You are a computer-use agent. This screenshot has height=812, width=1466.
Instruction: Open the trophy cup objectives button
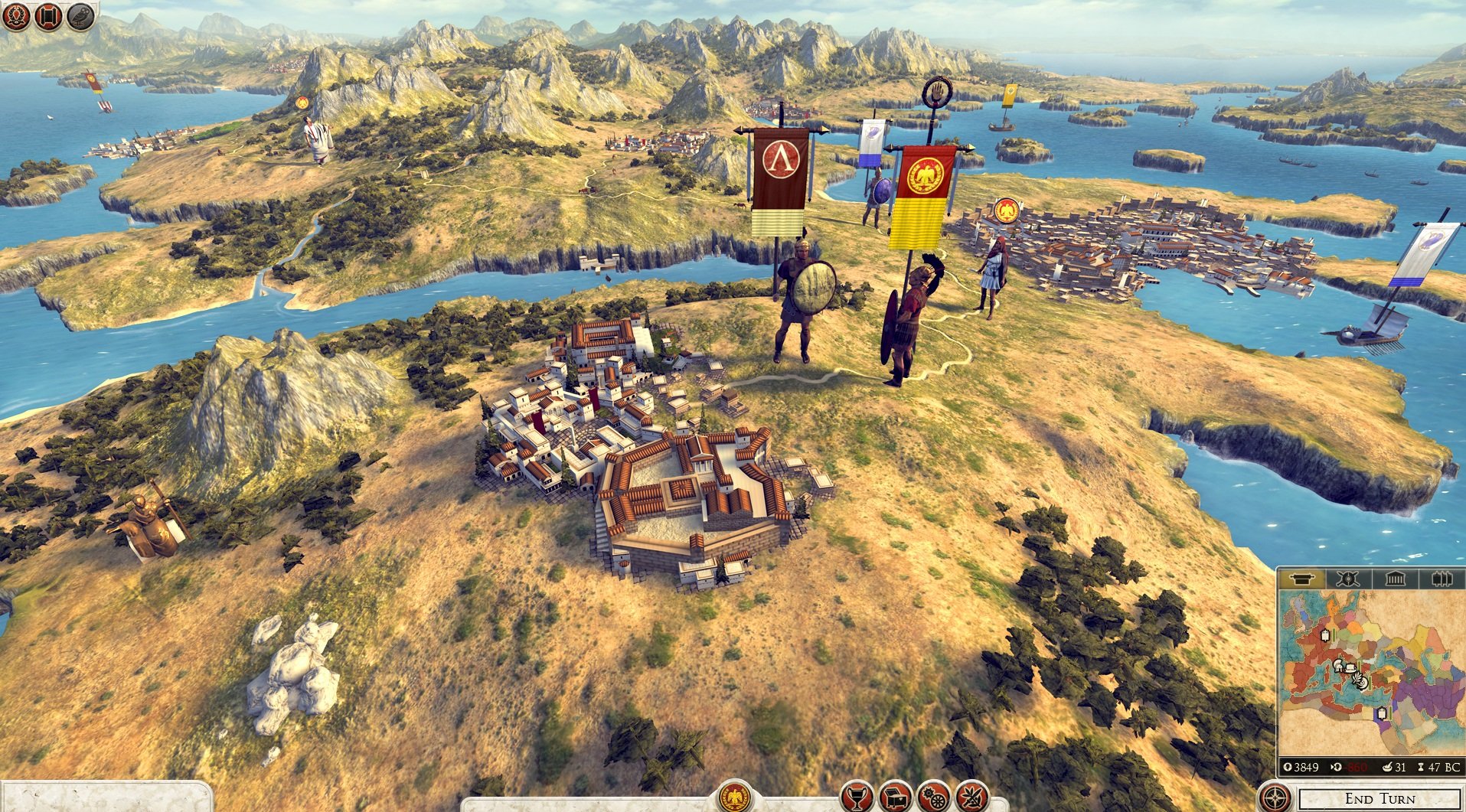(857, 798)
